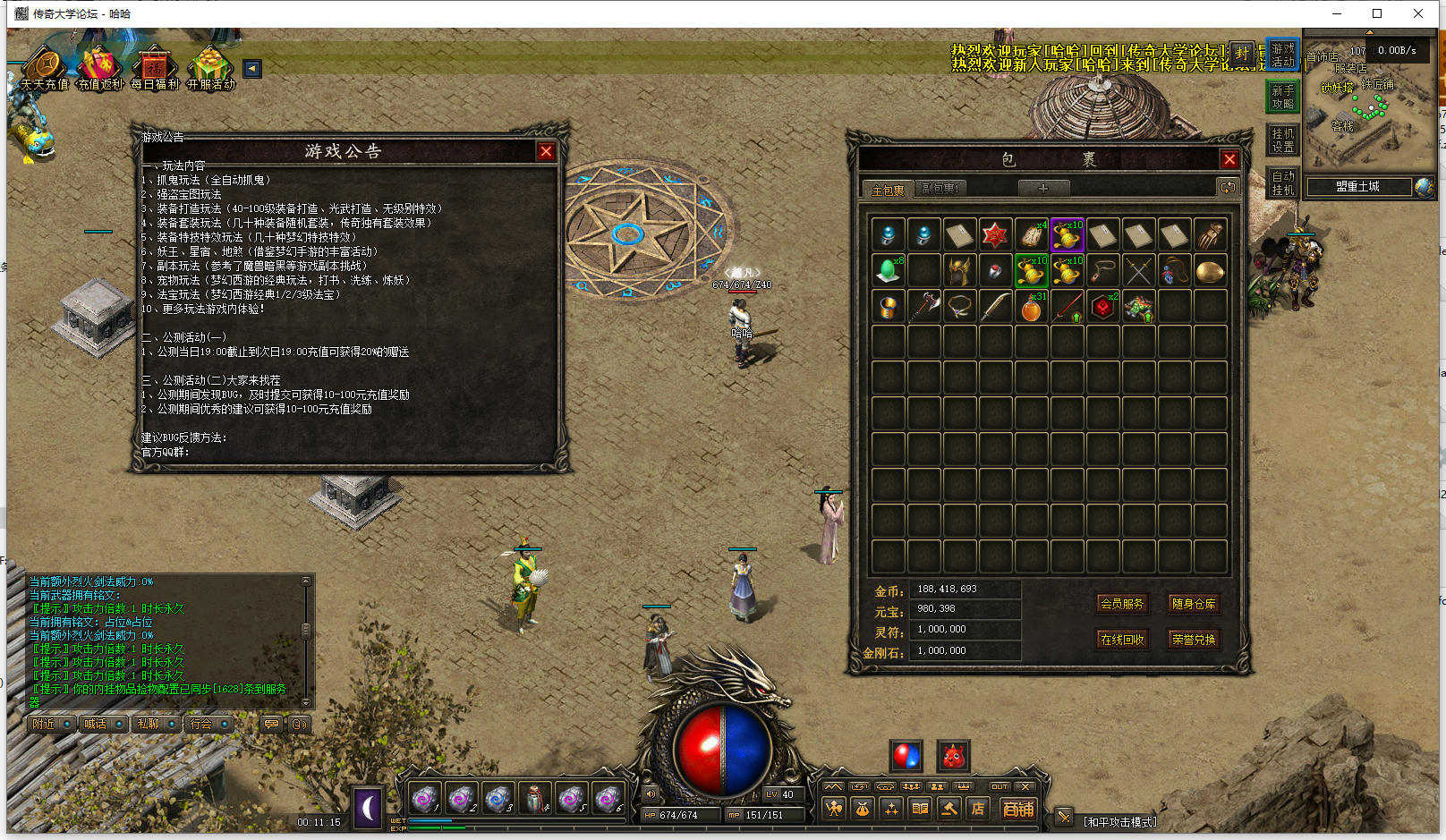Open 随身仓库 portable warehouse
Image resolution: width=1446 pixels, height=840 pixels.
1194,604
